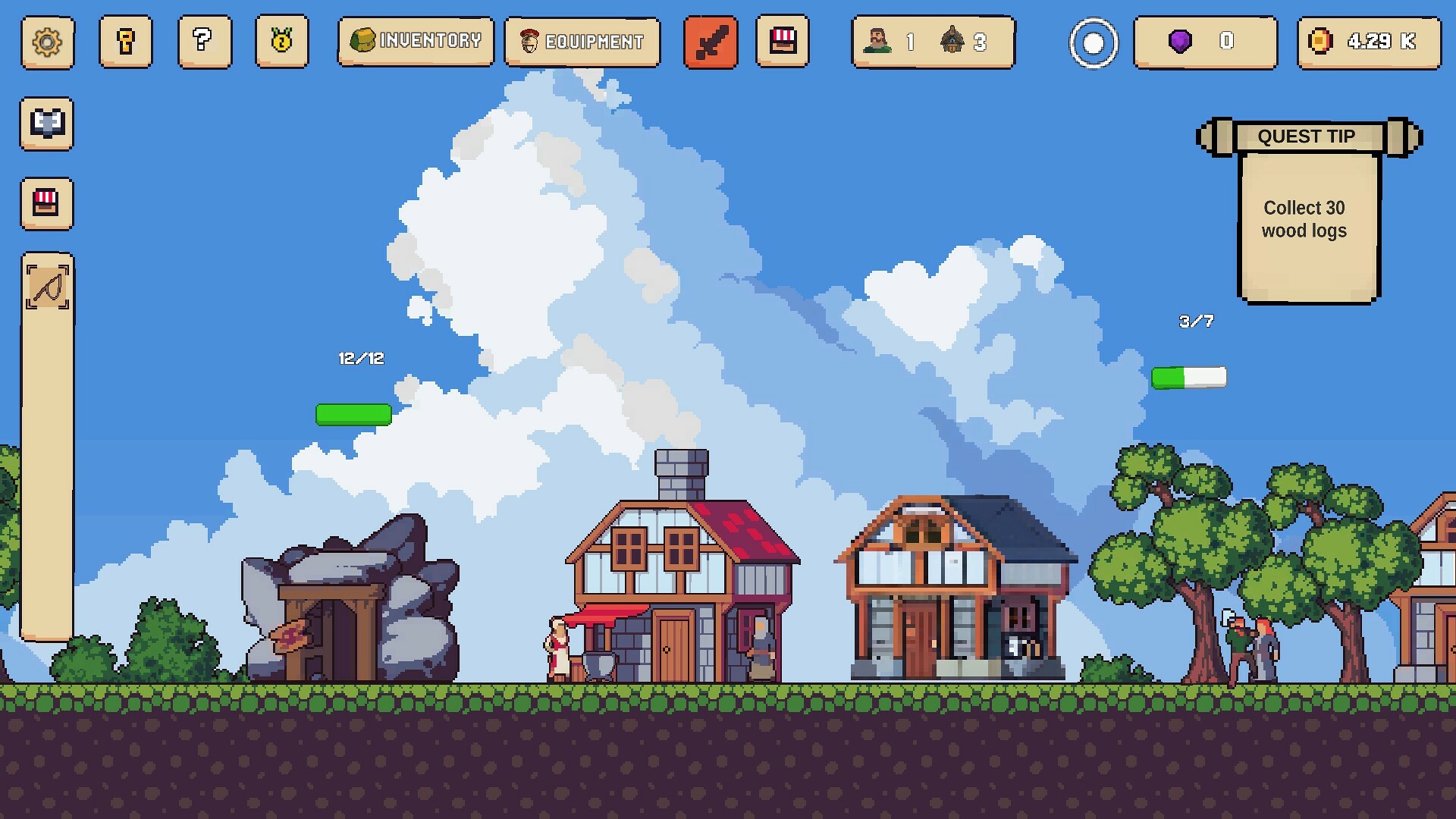Select the fishing rod tool in sidebar
Screen dimensions: 1456x819
pos(47,288)
